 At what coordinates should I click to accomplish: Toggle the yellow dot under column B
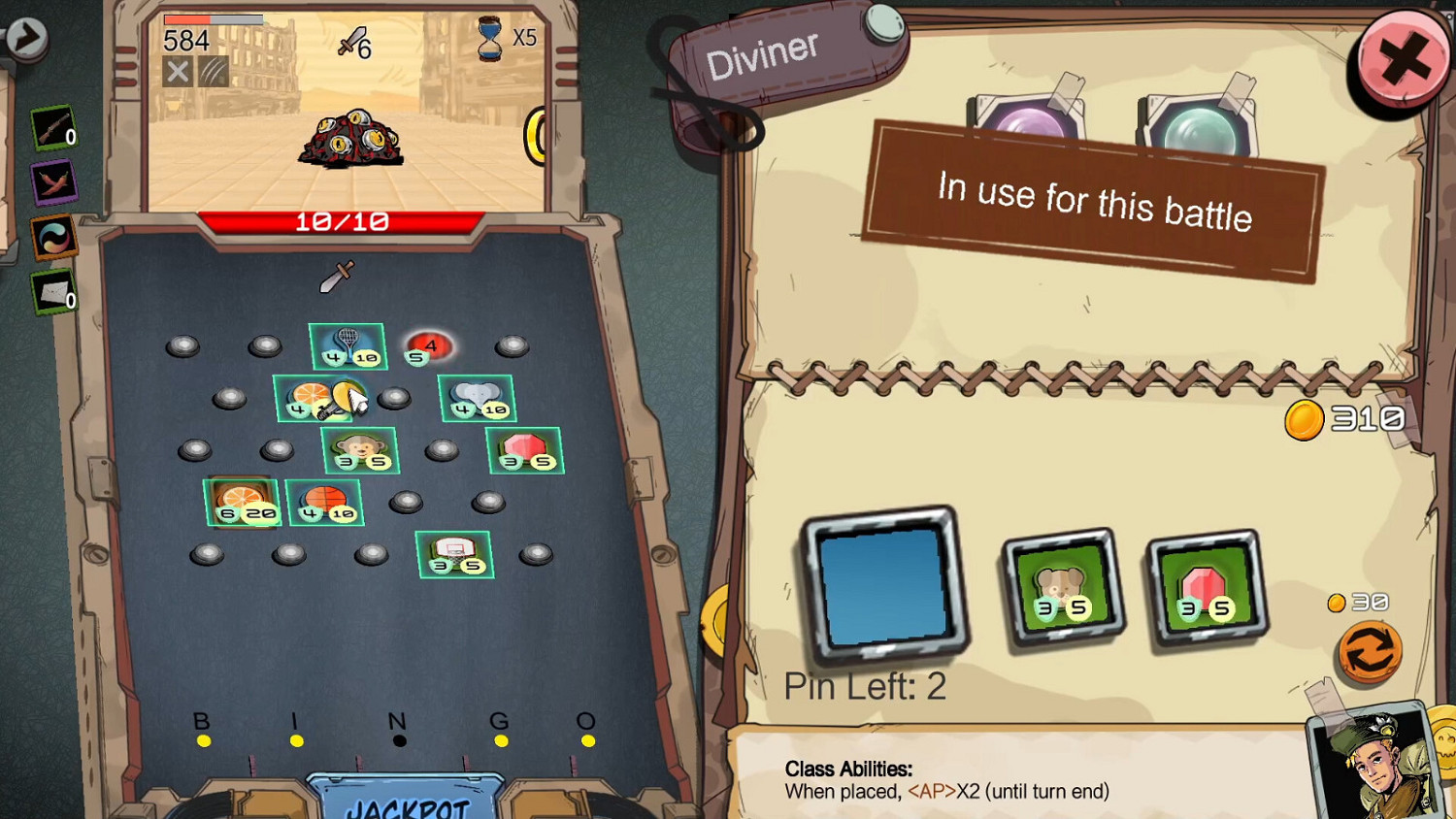[203, 741]
